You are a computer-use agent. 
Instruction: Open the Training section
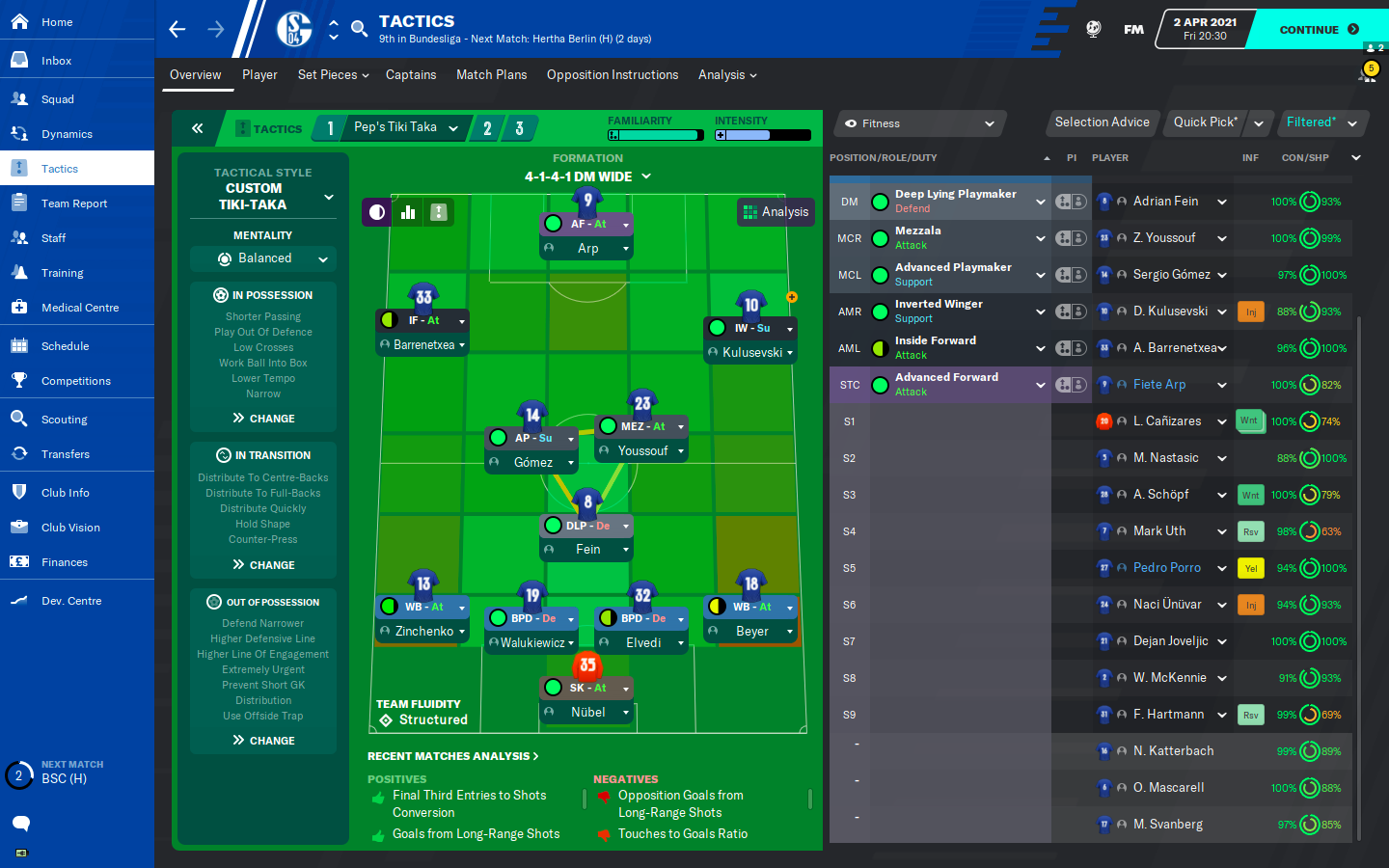(62, 273)
